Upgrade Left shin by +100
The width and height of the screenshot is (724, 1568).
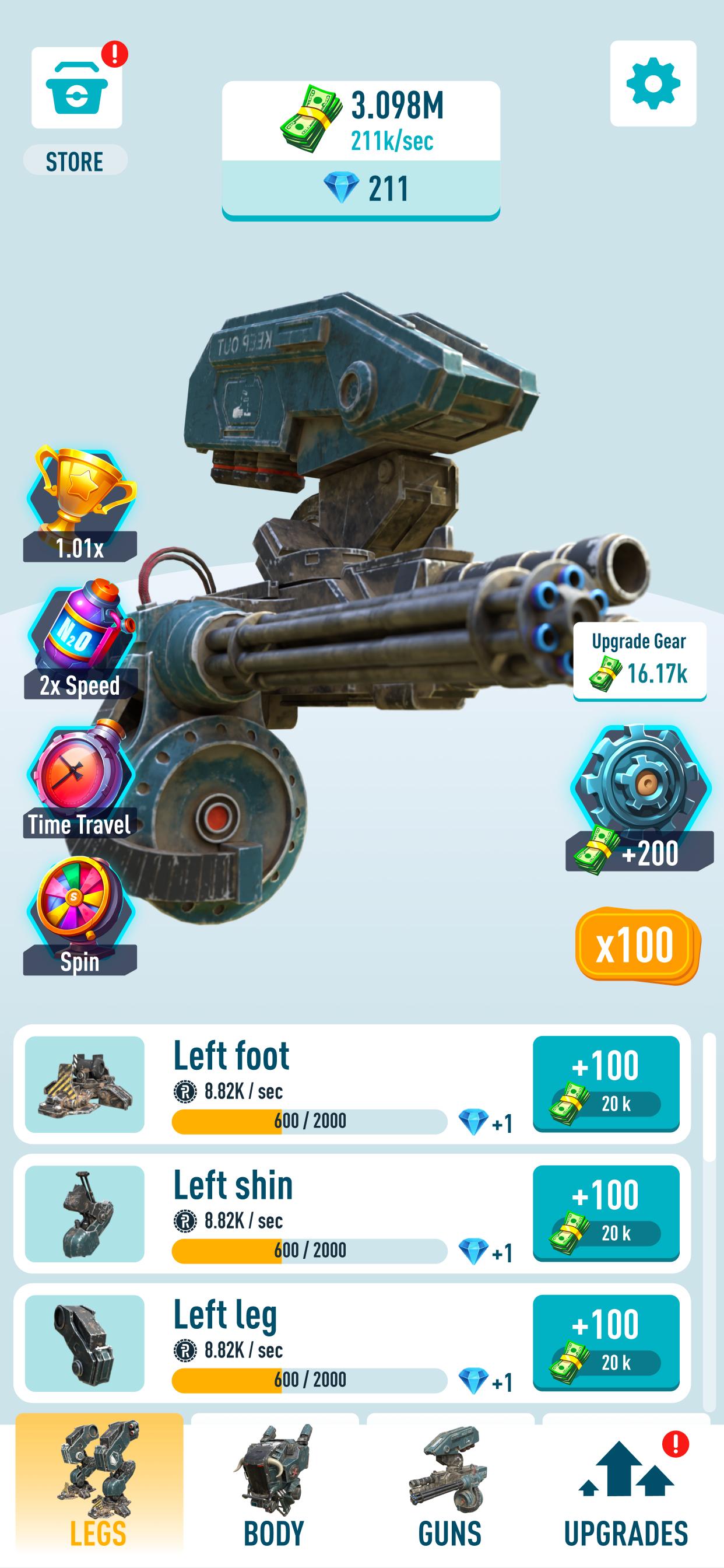coord(606,1213)
